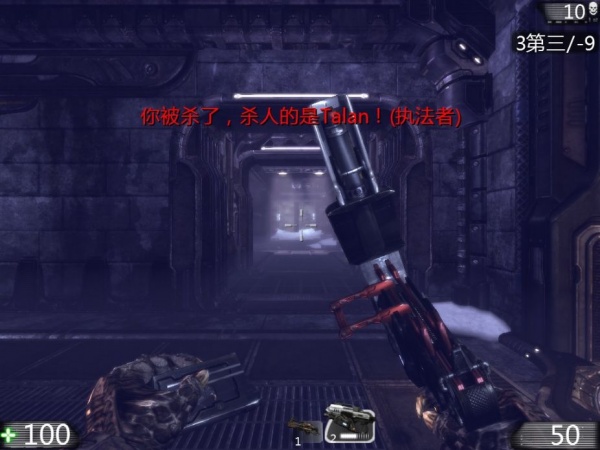Viewport: 600px width, 450px height.
Task: Choose the enforcer pistol in weapon slot 2
Action: tap(347, 424)
